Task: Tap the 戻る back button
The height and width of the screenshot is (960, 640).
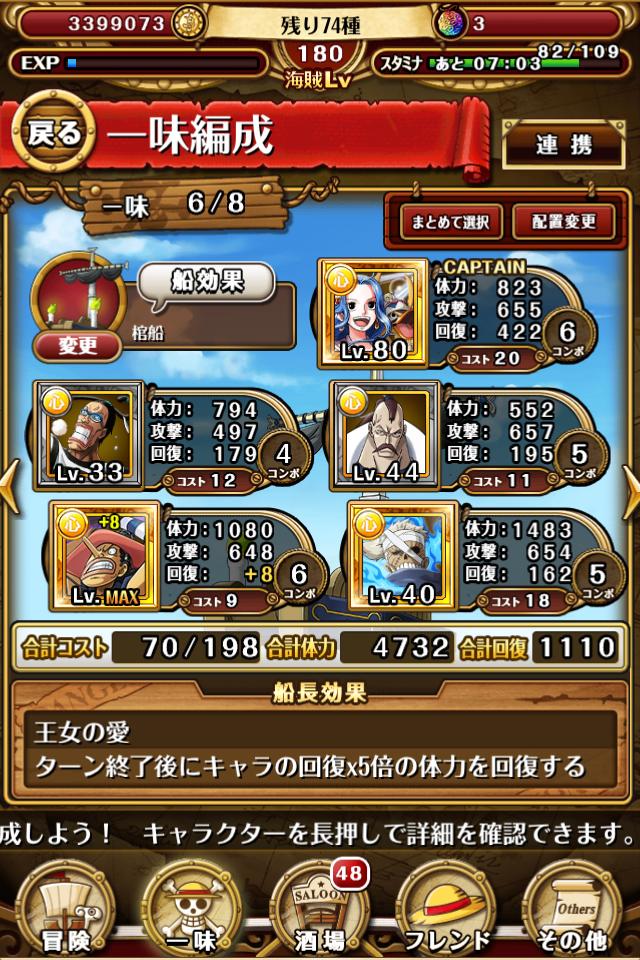Action: 54,135
